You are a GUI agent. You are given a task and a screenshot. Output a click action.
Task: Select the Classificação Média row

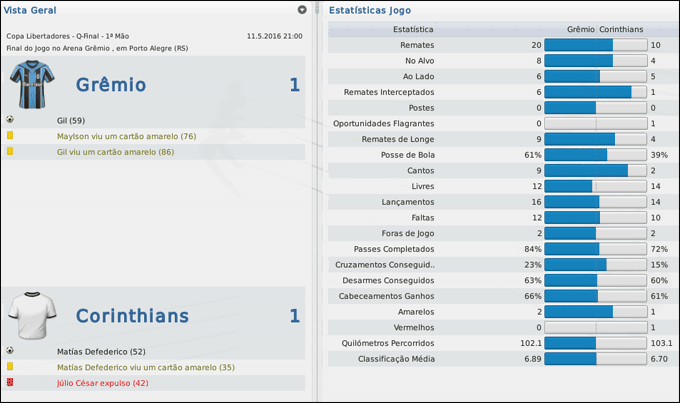point(396,358)
